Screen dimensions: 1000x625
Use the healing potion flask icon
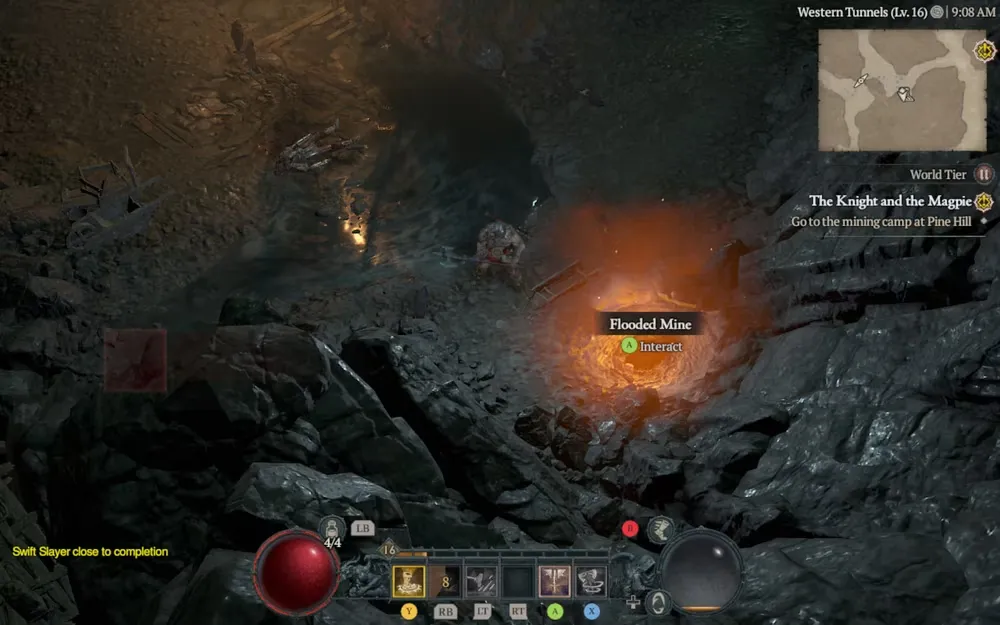coord(332,528)
